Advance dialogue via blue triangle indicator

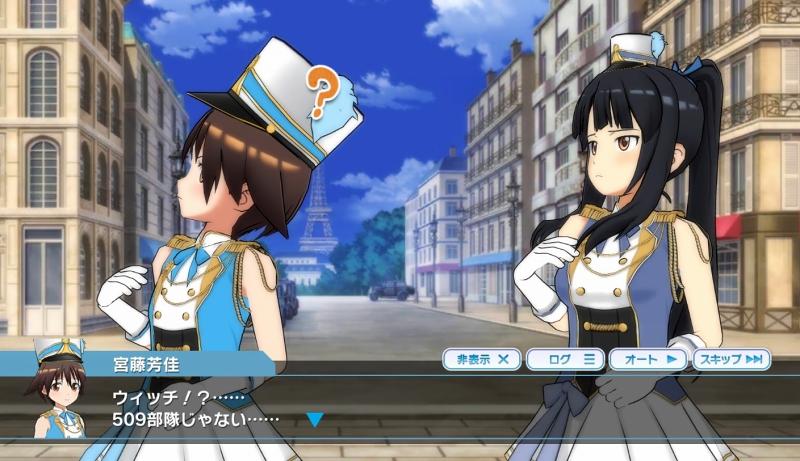click(315, 419)
